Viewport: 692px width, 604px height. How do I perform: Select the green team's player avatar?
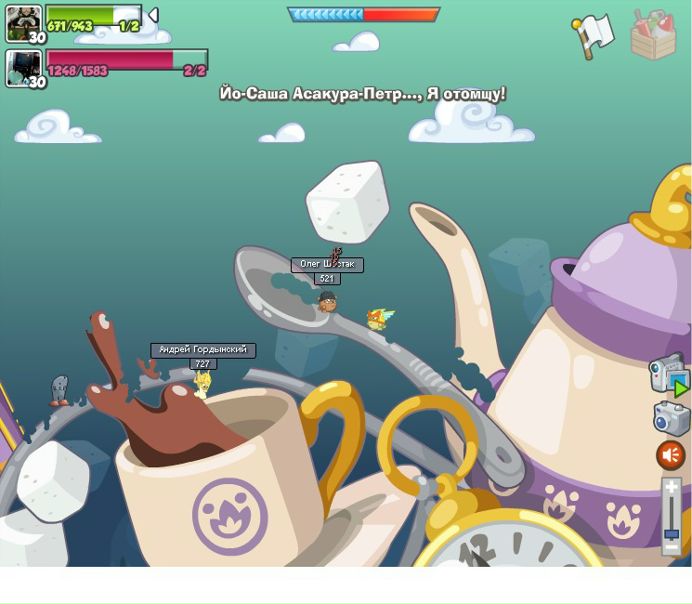click(24, 23)
